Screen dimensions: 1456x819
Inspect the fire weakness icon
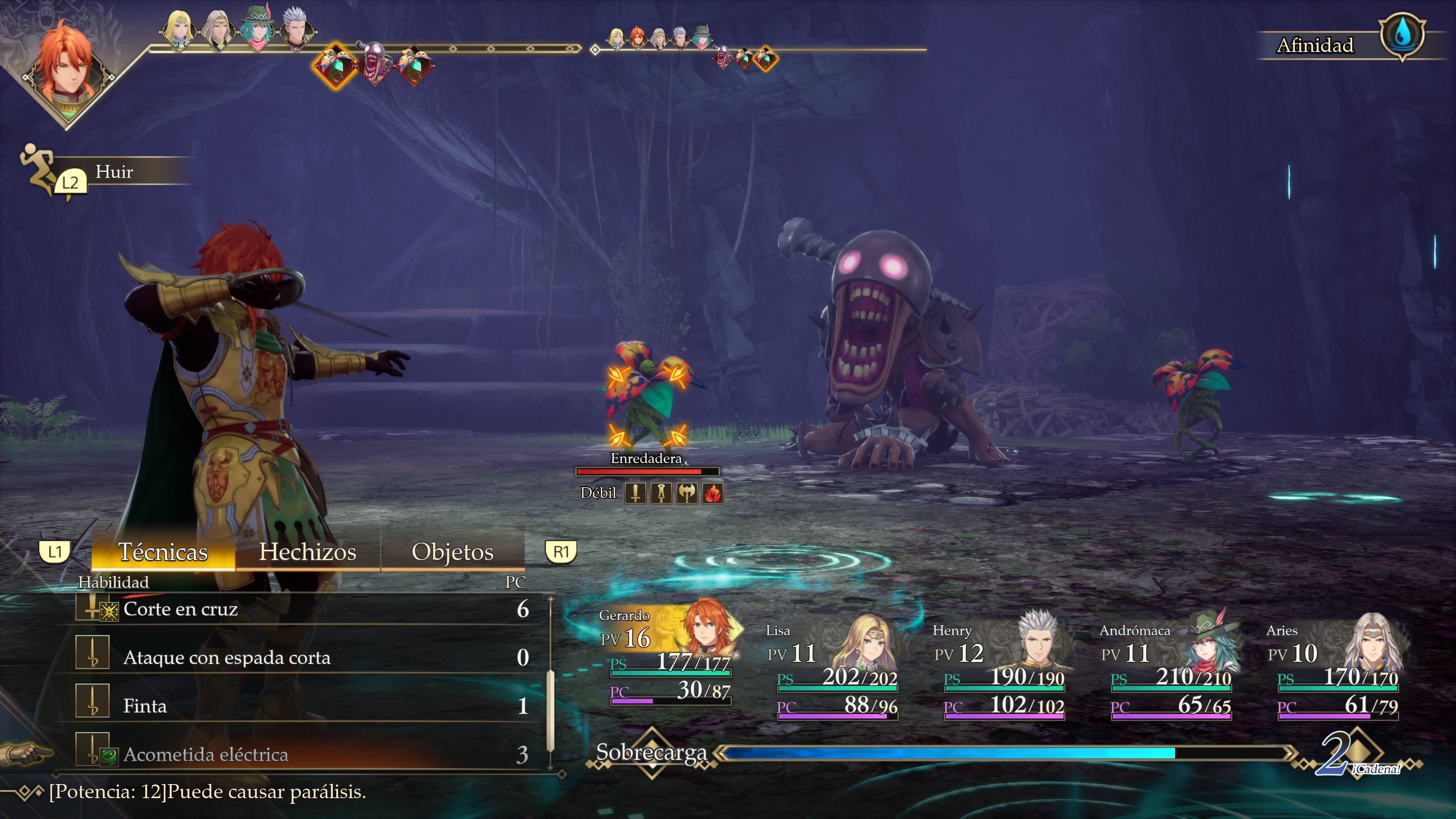coord(713,493)
